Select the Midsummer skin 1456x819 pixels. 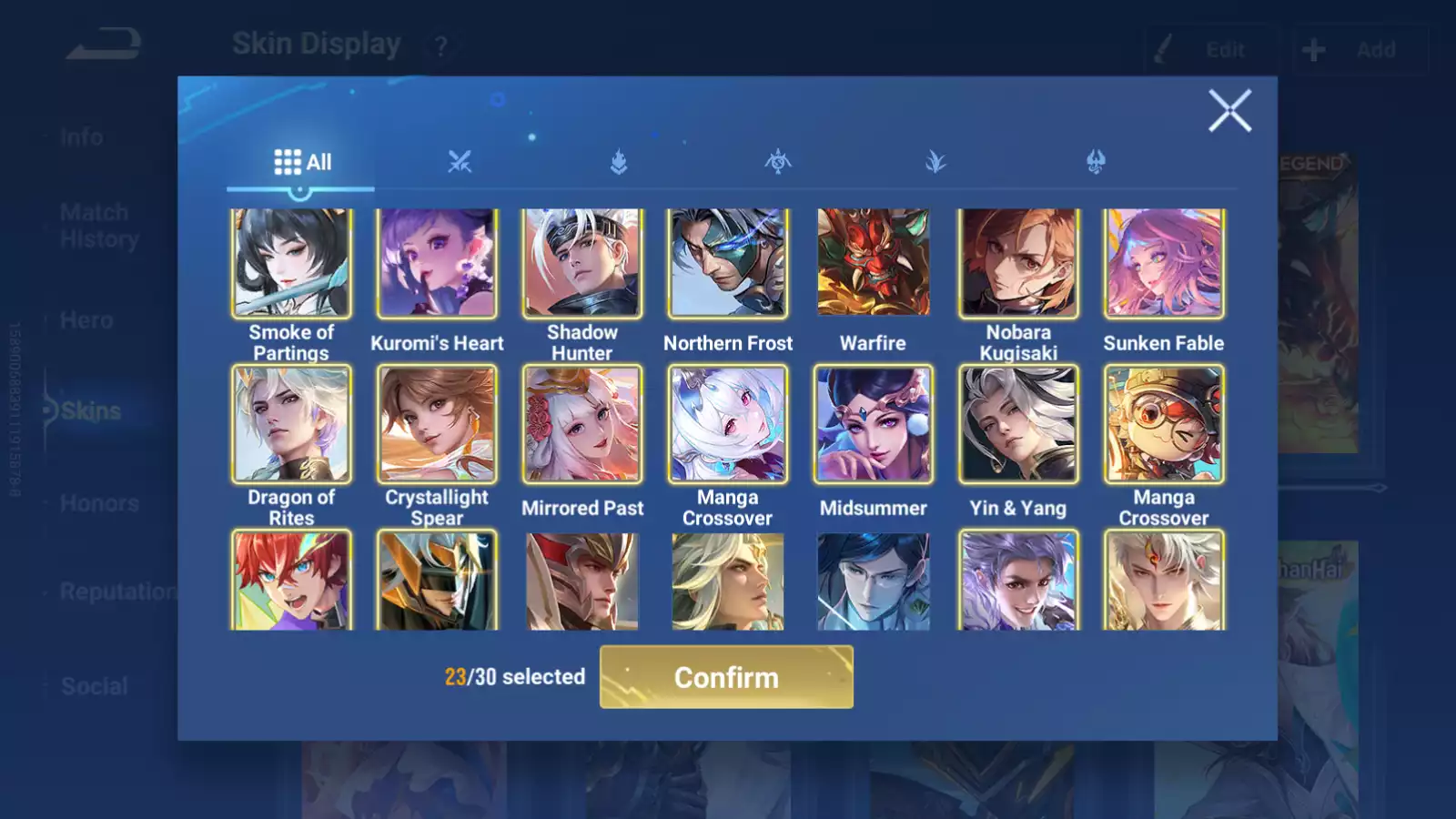874,424
